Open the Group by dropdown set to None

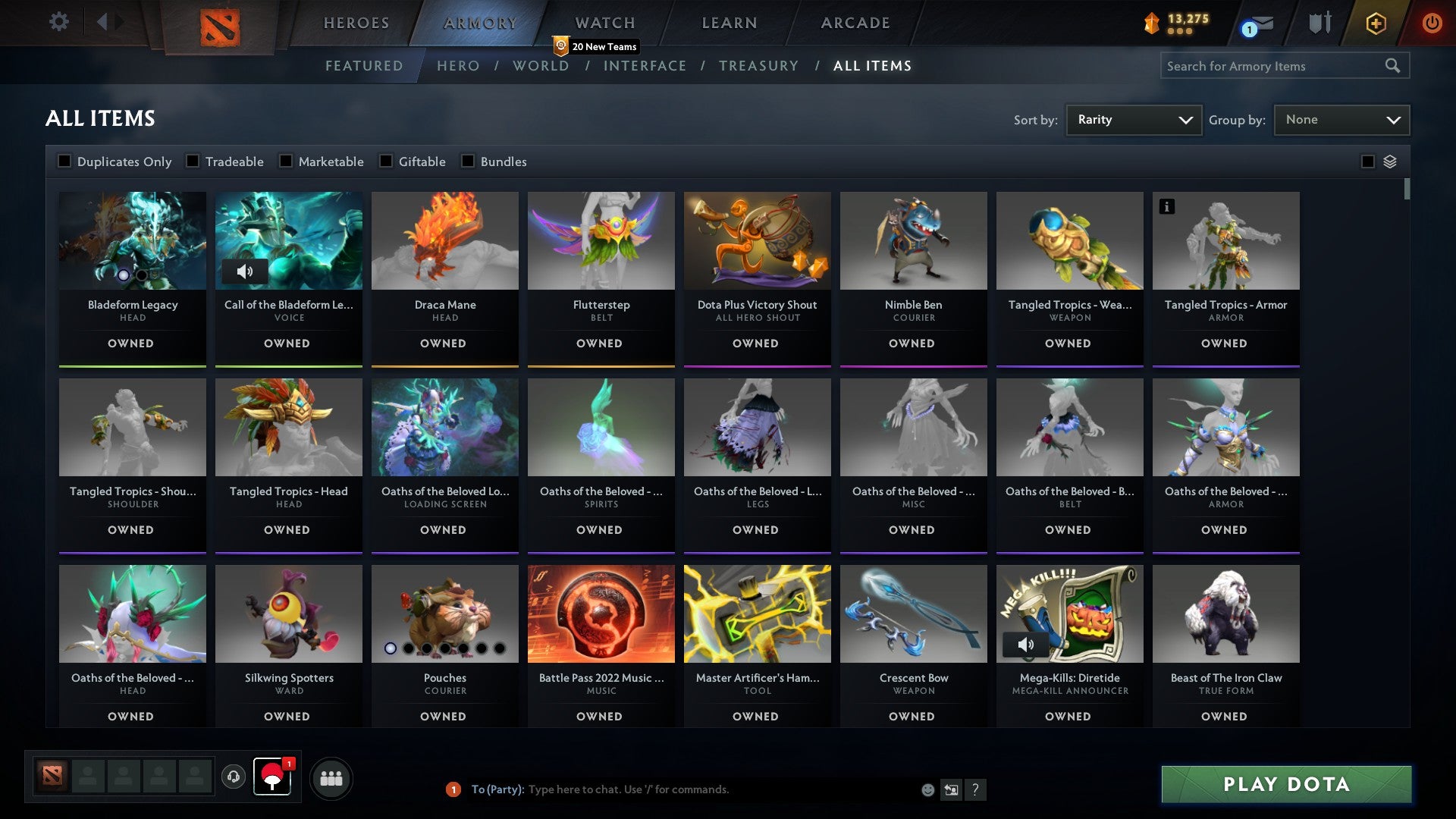tap(1341, 119)
